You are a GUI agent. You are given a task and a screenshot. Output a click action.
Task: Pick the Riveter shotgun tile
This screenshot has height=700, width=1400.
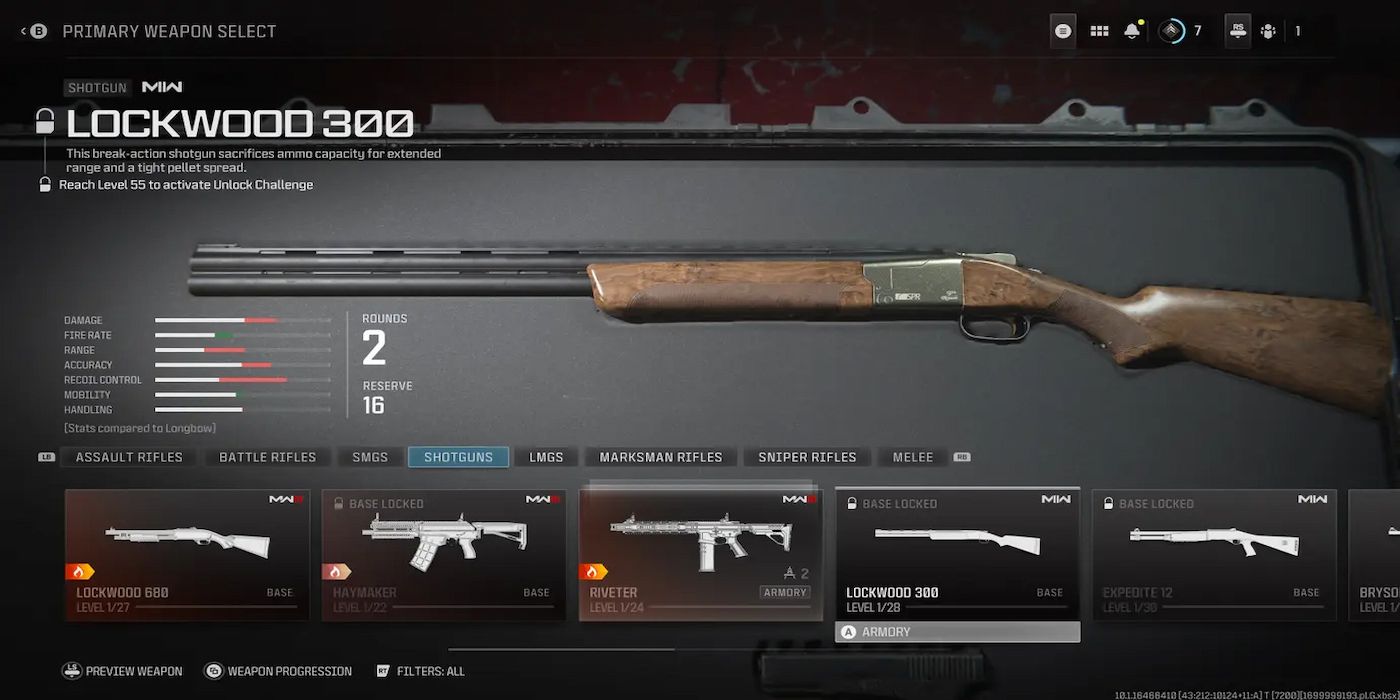(x=700, y=554)
